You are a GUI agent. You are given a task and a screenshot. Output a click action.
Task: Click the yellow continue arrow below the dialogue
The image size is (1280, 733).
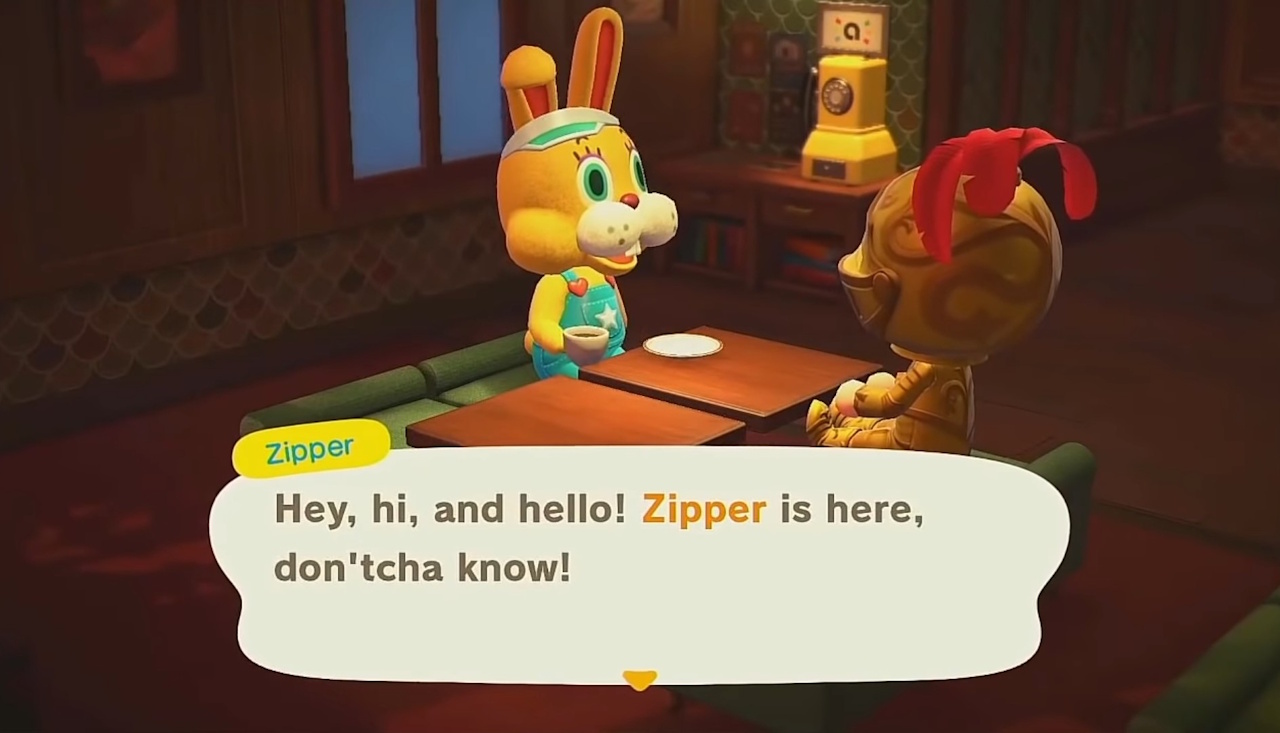pyautogui.click(x=639, y=680)
